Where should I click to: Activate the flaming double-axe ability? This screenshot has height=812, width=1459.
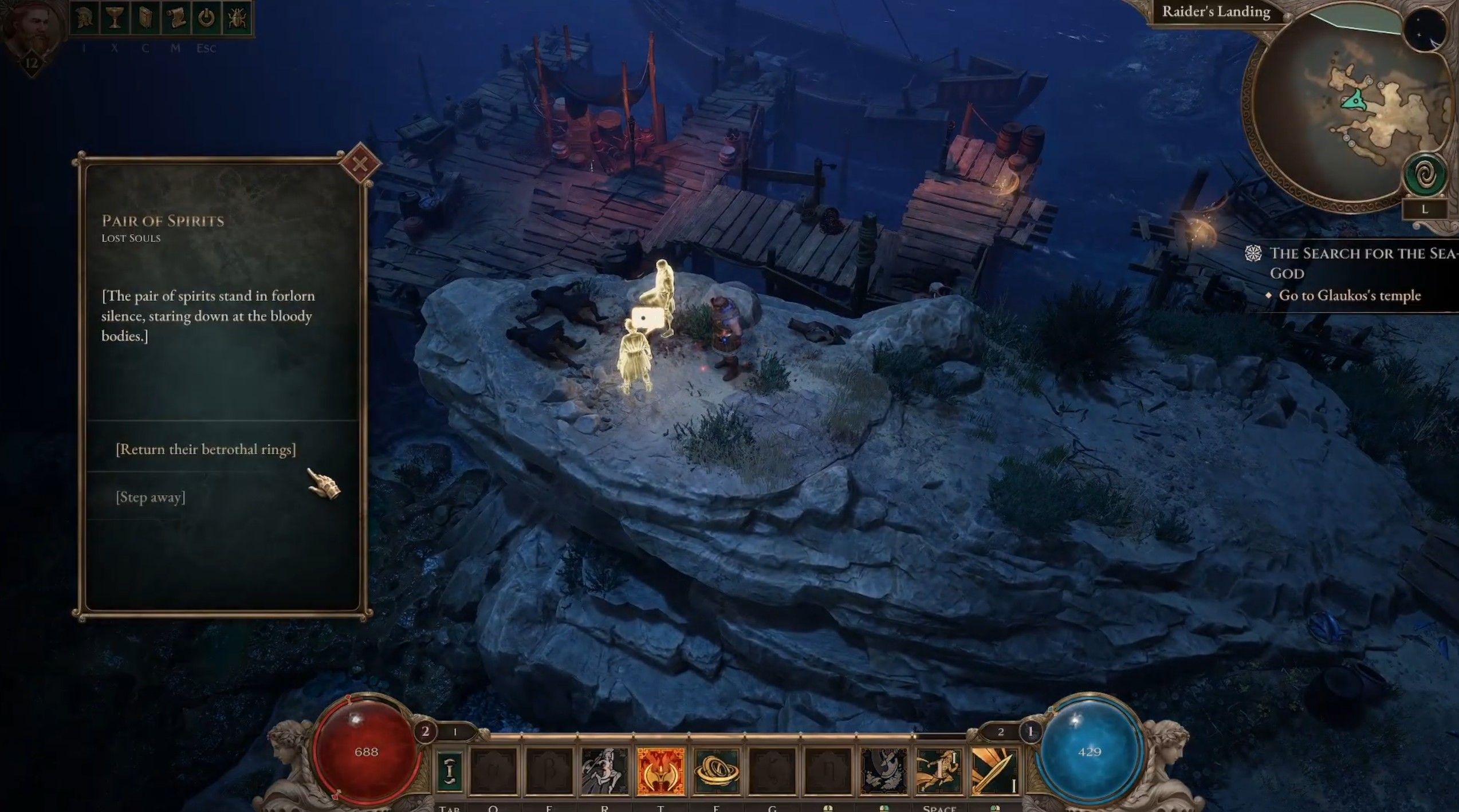(x=661, y=771)
